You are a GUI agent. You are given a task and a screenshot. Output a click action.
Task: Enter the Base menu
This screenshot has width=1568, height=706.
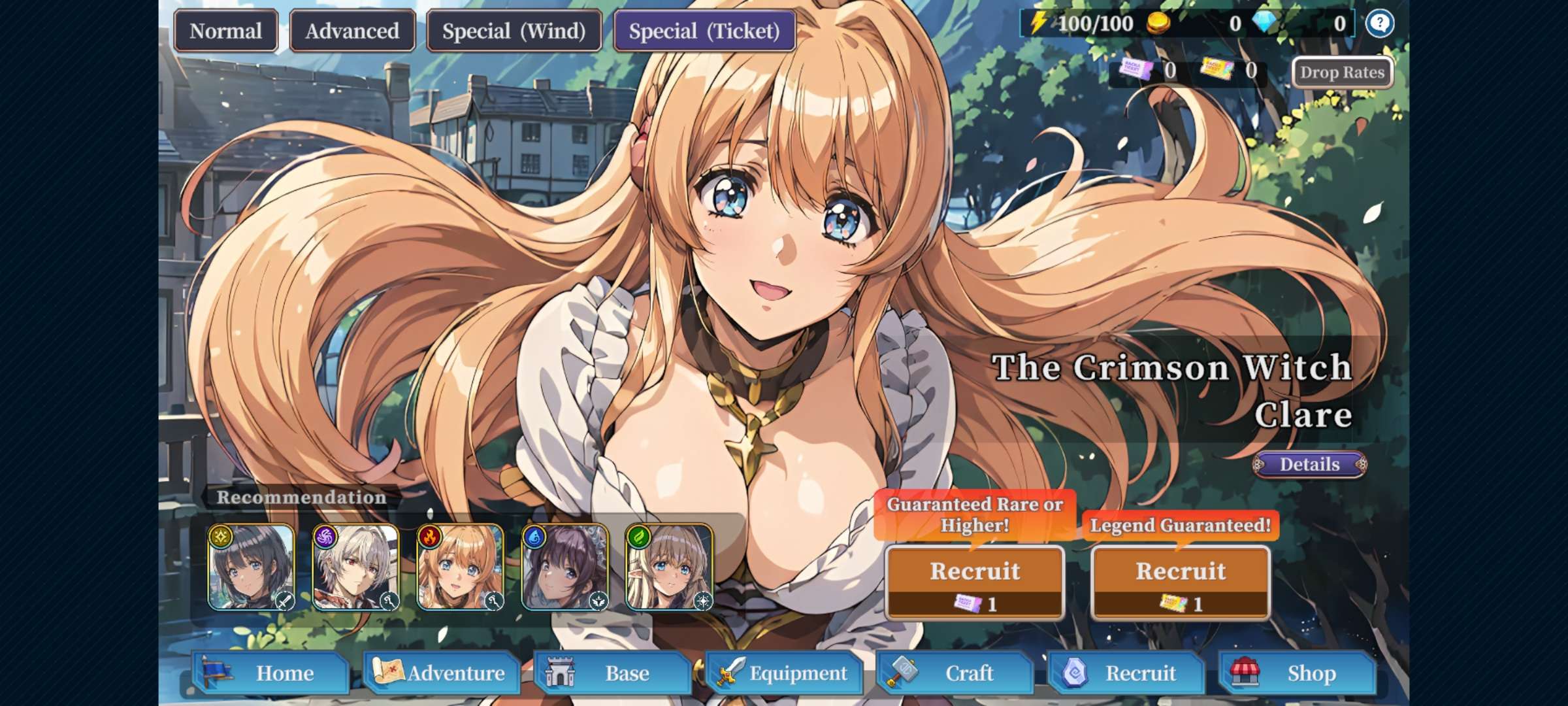point(613,673)
